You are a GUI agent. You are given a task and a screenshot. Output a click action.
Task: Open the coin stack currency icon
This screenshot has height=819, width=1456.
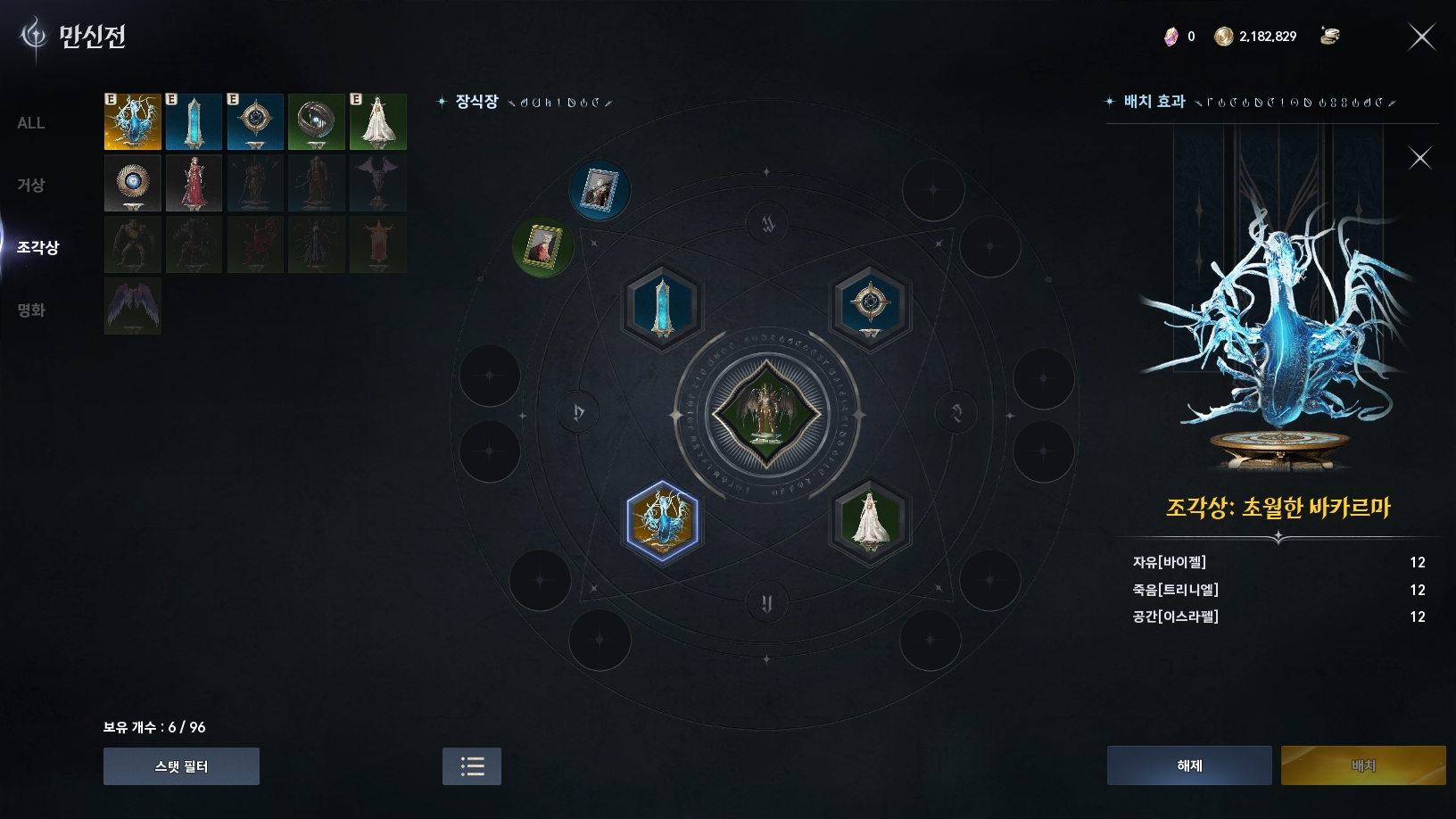pos(1329,37)
